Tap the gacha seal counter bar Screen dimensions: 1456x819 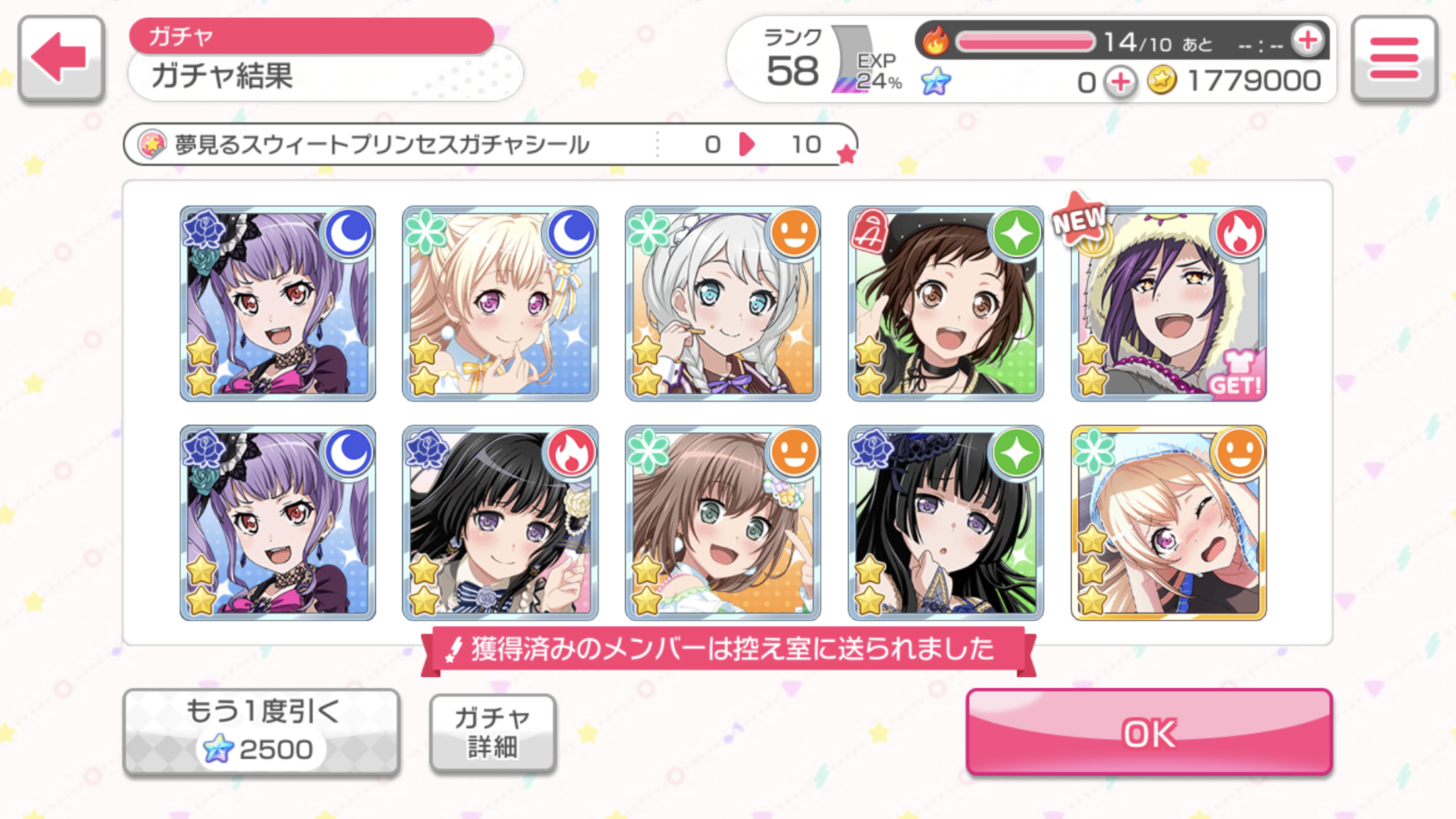pyautogui.click(x=489, y=144)
